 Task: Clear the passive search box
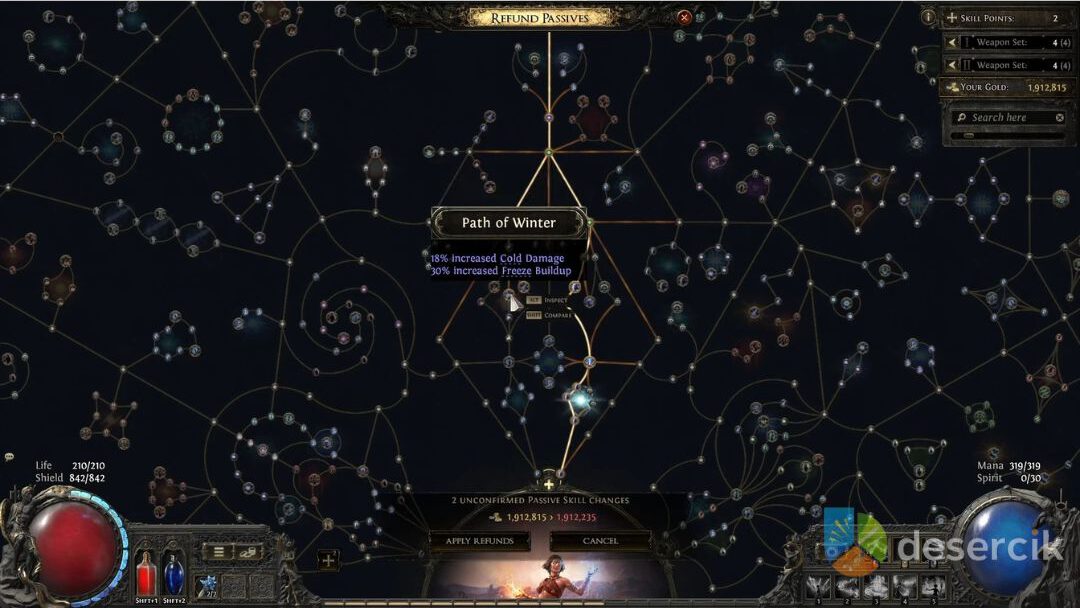point(1060,118)
